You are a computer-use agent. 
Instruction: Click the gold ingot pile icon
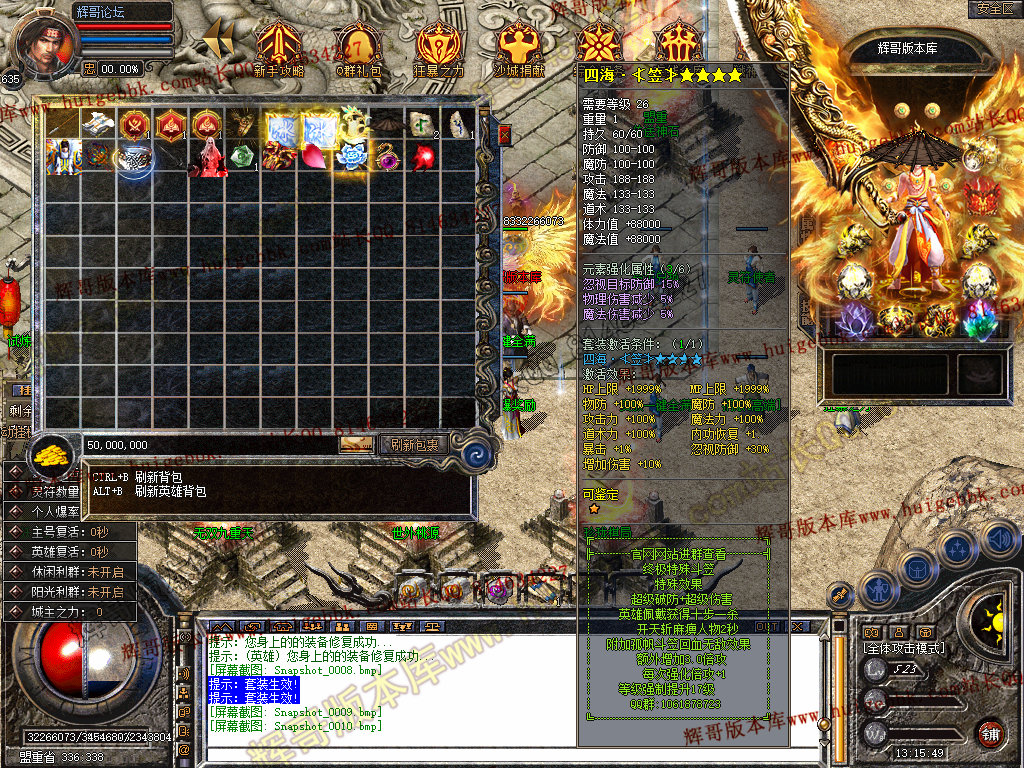[x=52, y=457]
